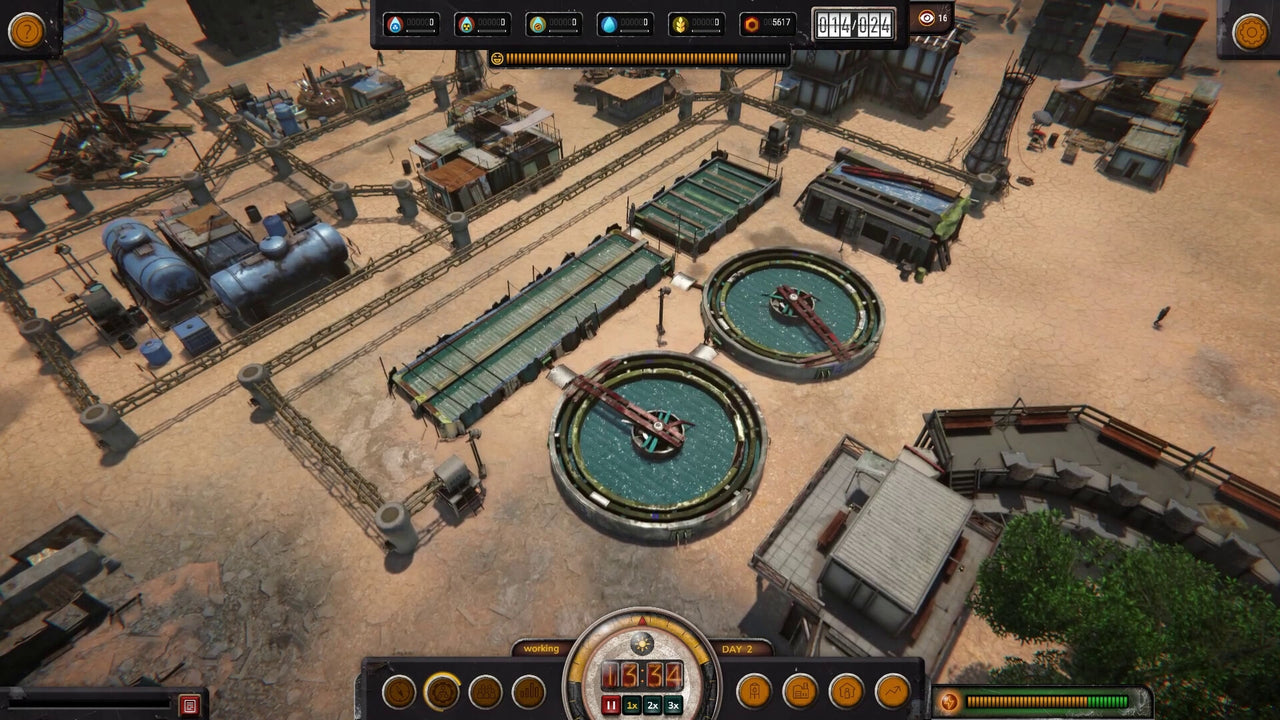The width and height of the screenshot is (1280, 720).
Task: Open statistics via the bar chart icon
Action: pyautogui.click(x=529, y=689)
